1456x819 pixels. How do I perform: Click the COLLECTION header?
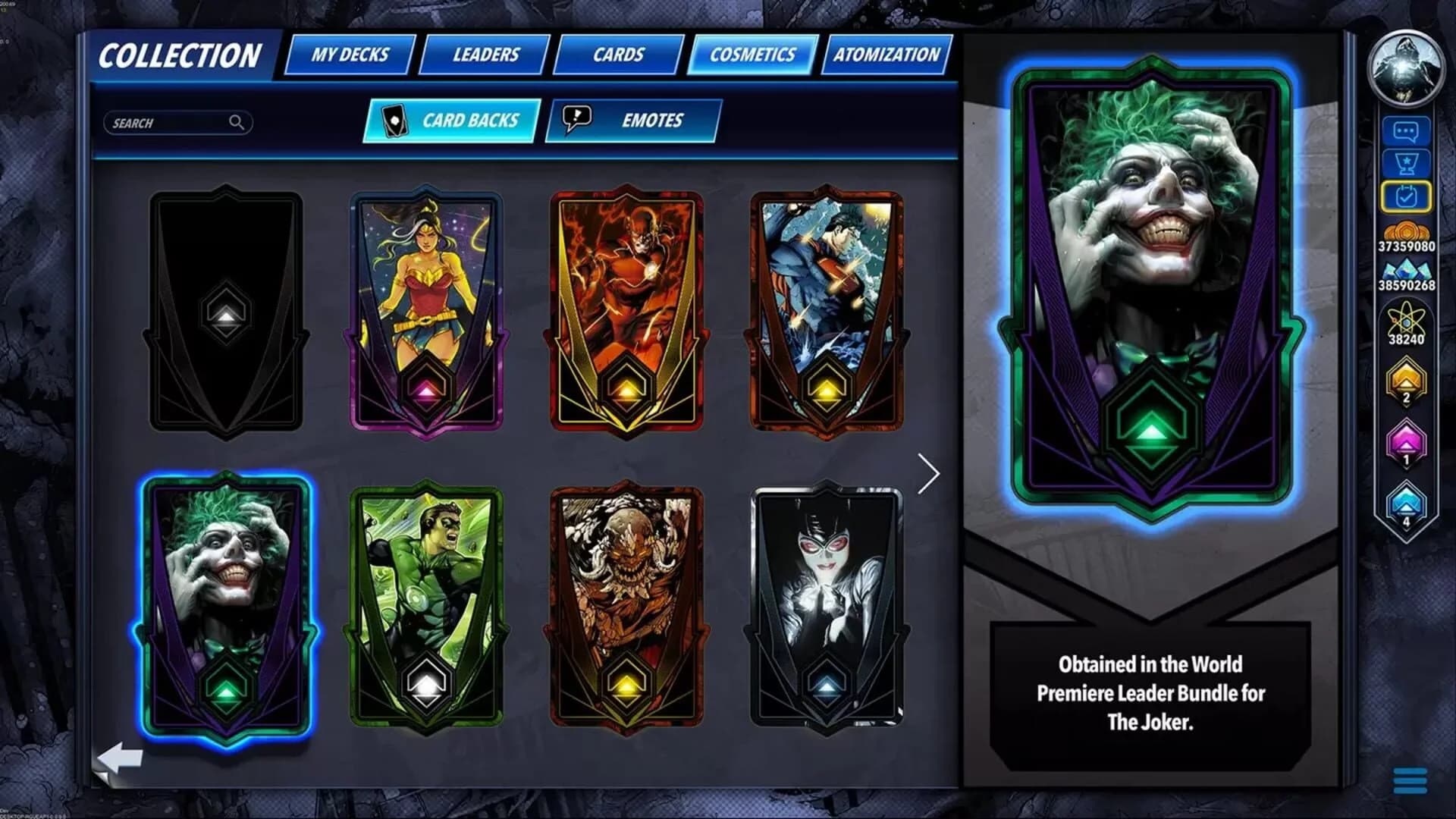[x=182, y=55]
